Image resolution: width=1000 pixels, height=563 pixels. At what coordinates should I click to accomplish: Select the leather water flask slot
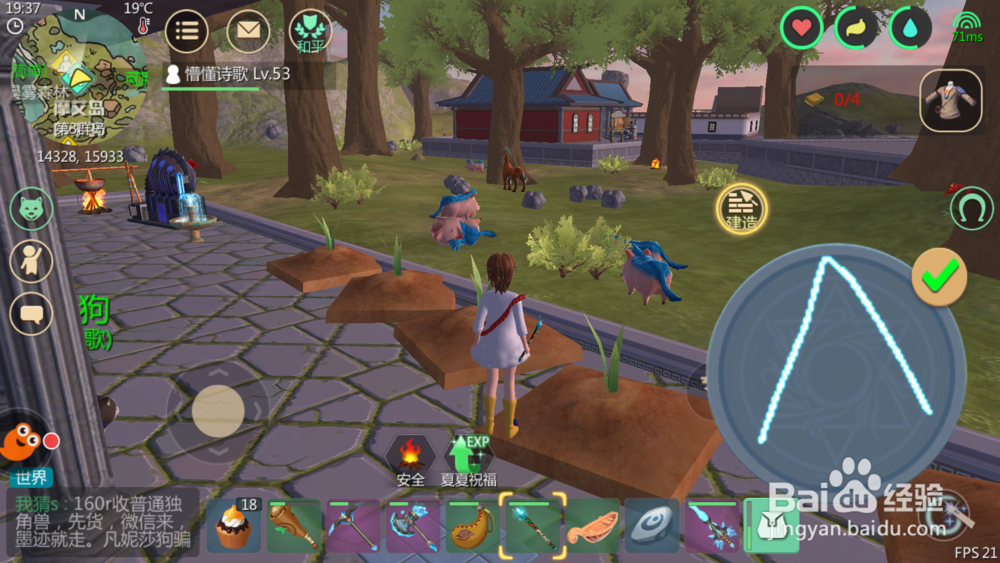tap(473, 526)
